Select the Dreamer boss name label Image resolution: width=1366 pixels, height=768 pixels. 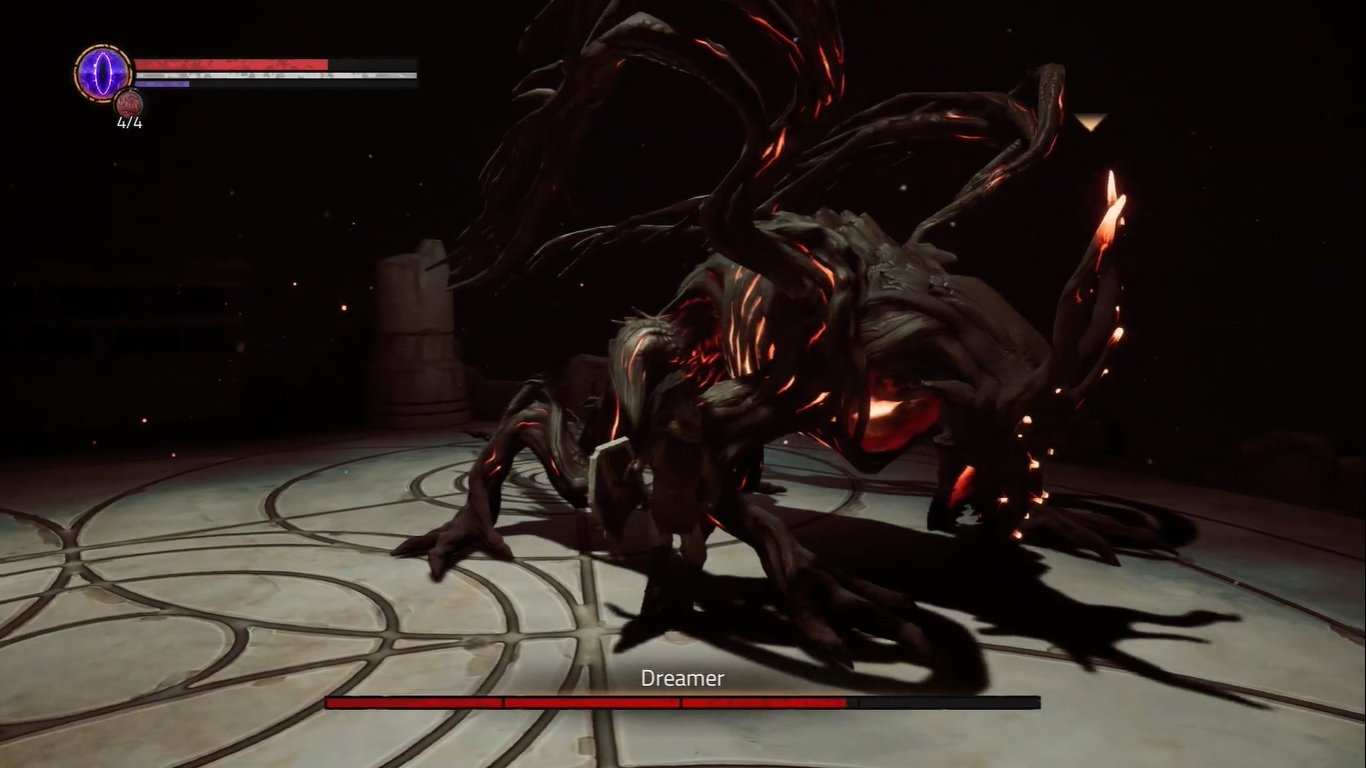[x=683, y=678]
